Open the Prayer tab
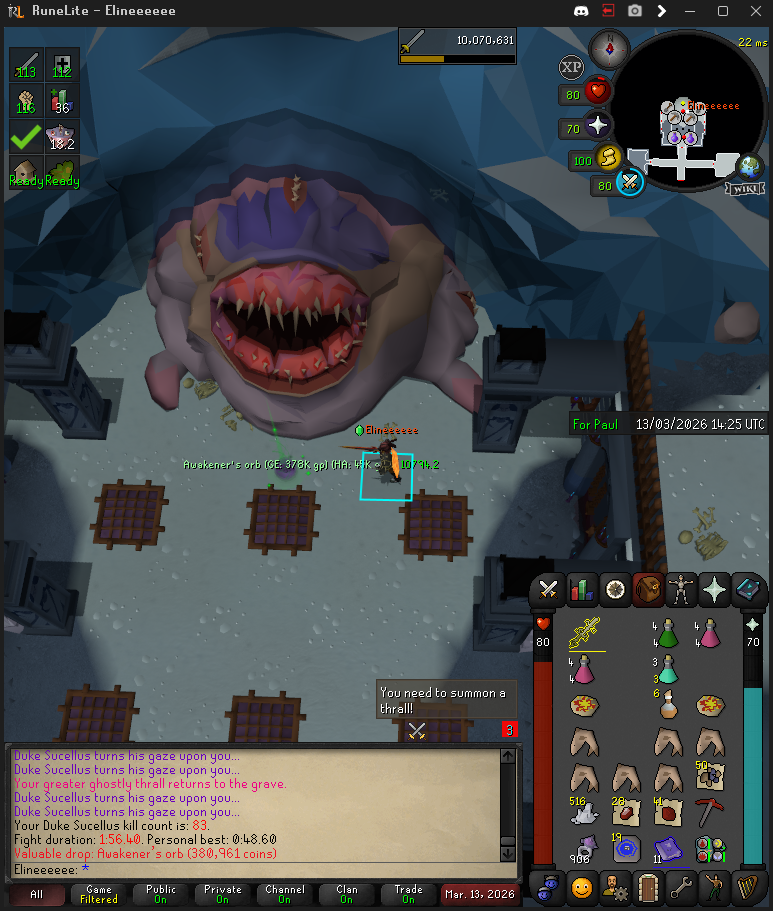 tap(714, 589)
